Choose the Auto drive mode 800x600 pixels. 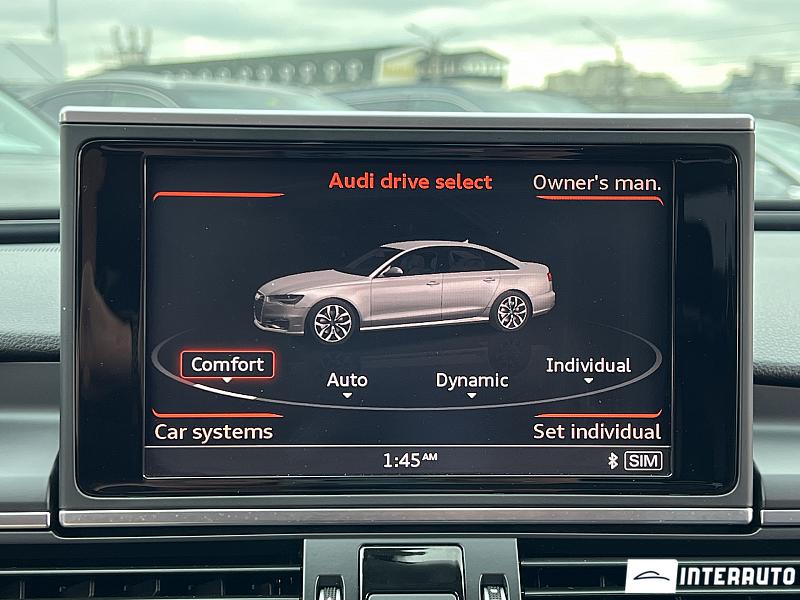pyautogui.click(x=347, y=381)
